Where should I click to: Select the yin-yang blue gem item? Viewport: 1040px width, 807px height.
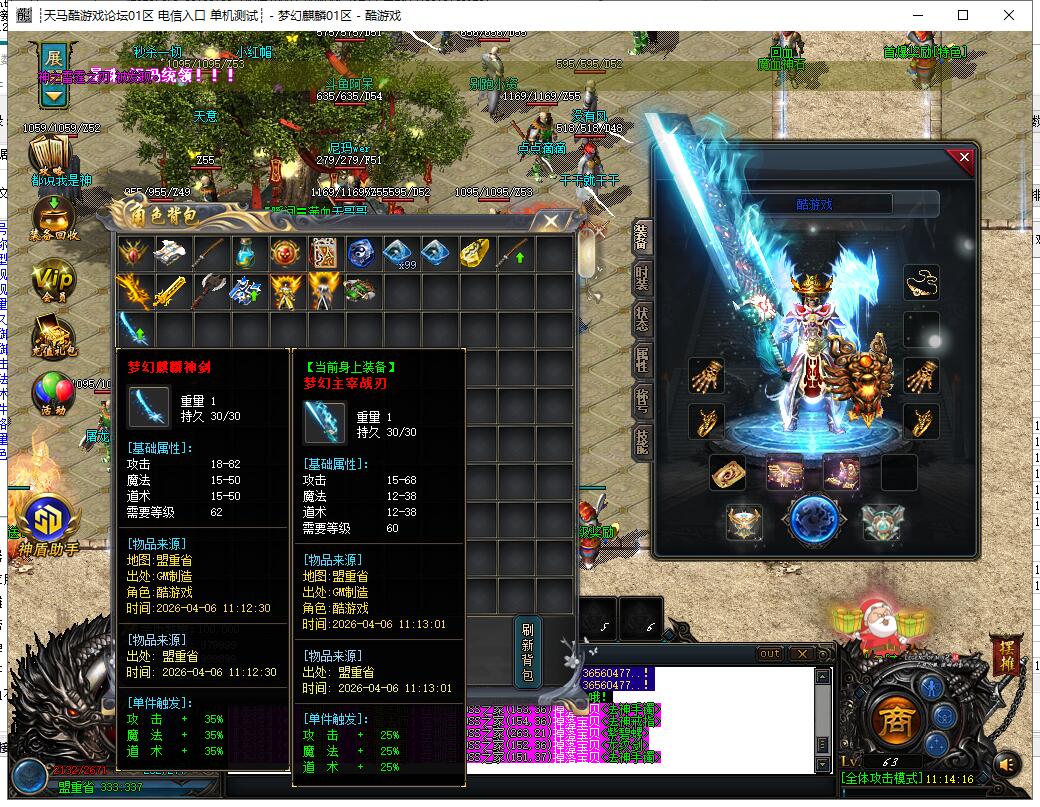[x=363, y=253]
